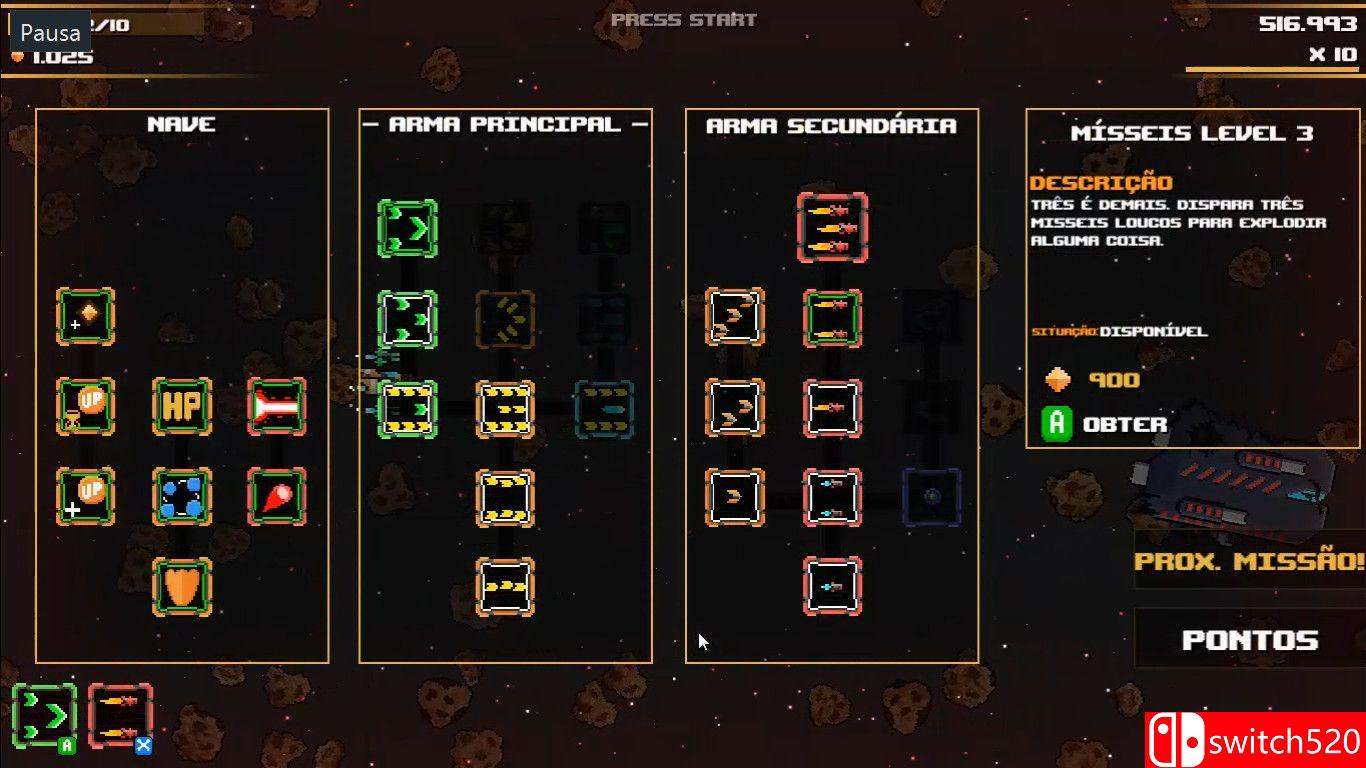Select the UP hourglass upgrade node
The height and width of the screenshot is (768, 1366).
[x=85, y=408]
